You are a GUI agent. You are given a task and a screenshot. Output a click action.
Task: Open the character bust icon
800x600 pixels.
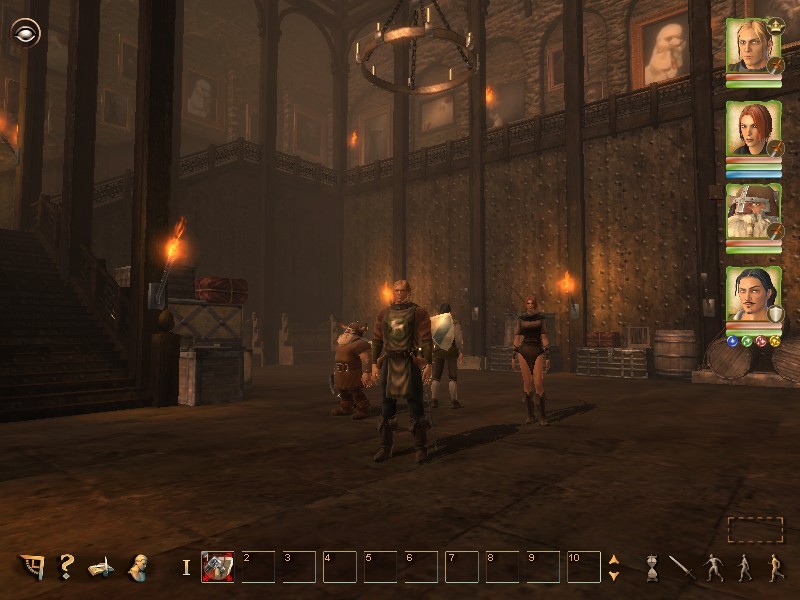point(138,567)
